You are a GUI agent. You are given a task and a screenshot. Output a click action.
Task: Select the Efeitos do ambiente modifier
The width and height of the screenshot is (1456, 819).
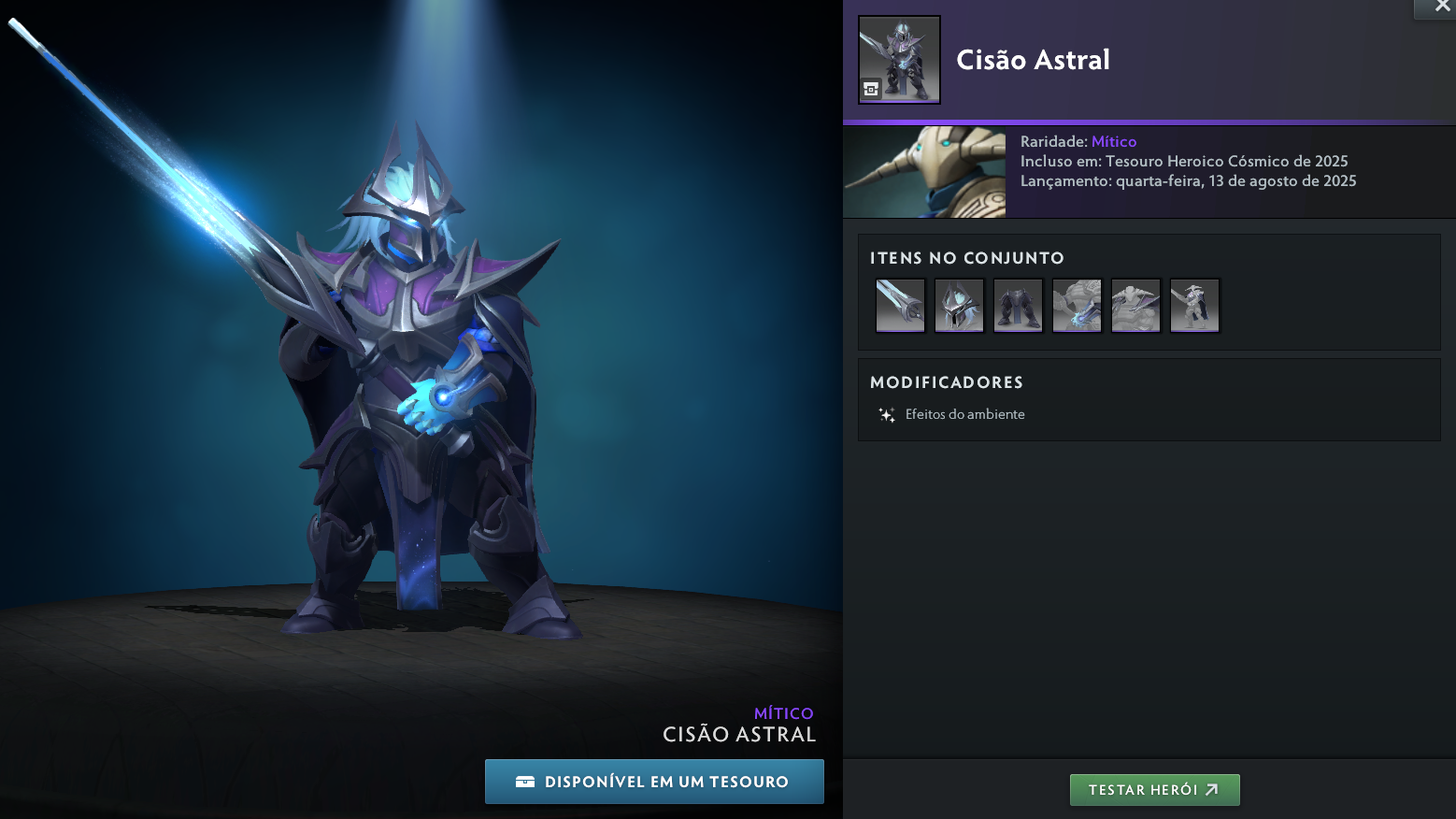(x=964, y=414)
